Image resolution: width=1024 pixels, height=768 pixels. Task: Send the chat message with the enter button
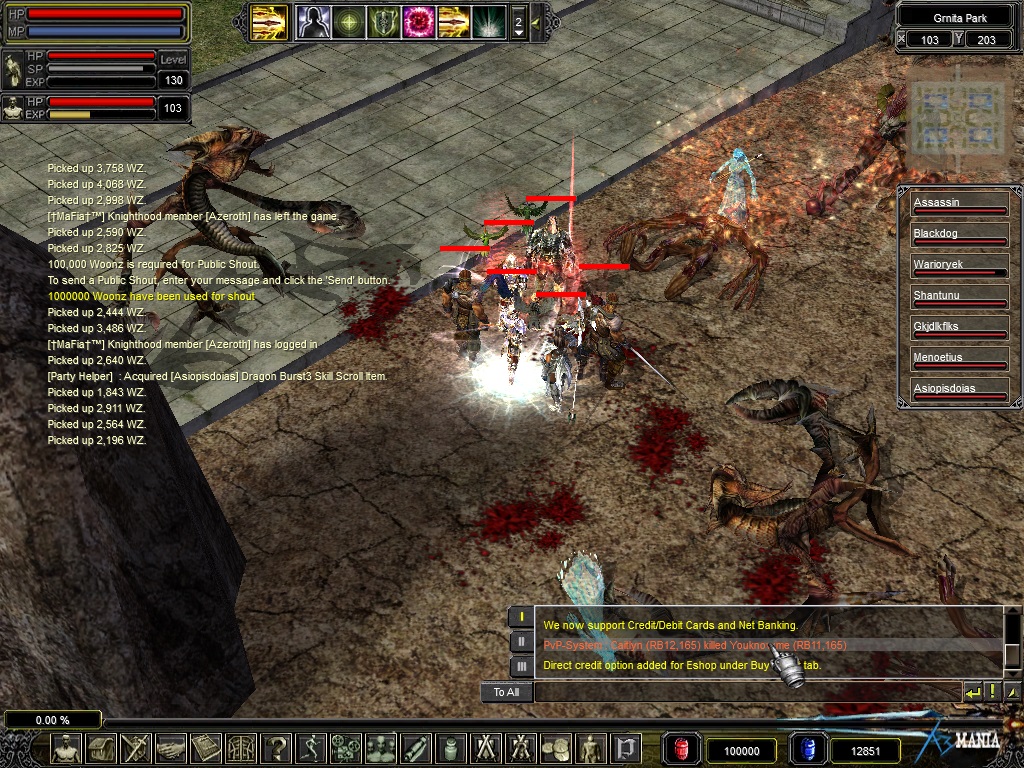click(972, 692)
